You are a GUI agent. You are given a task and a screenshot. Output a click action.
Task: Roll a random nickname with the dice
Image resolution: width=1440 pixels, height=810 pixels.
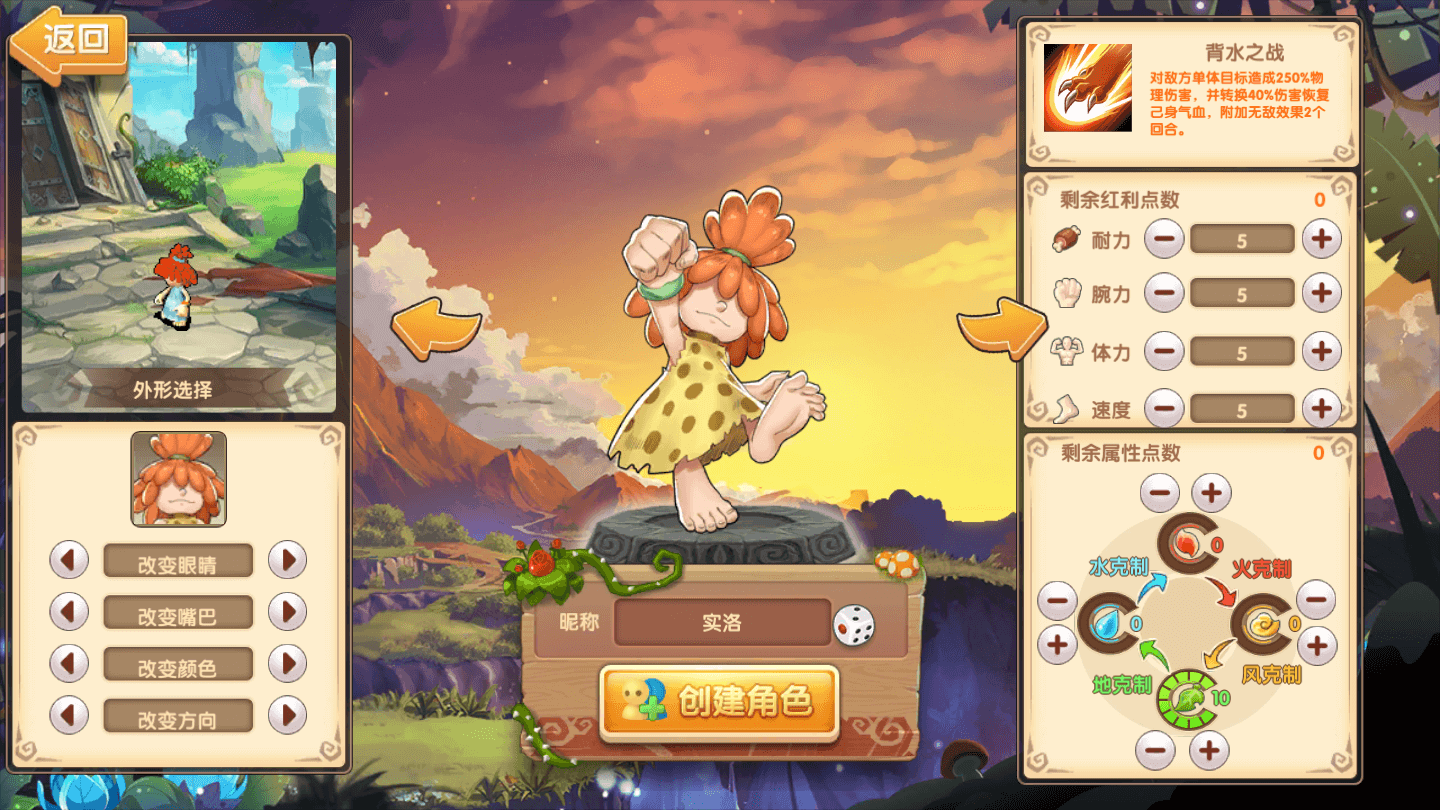tap(853, 624)
